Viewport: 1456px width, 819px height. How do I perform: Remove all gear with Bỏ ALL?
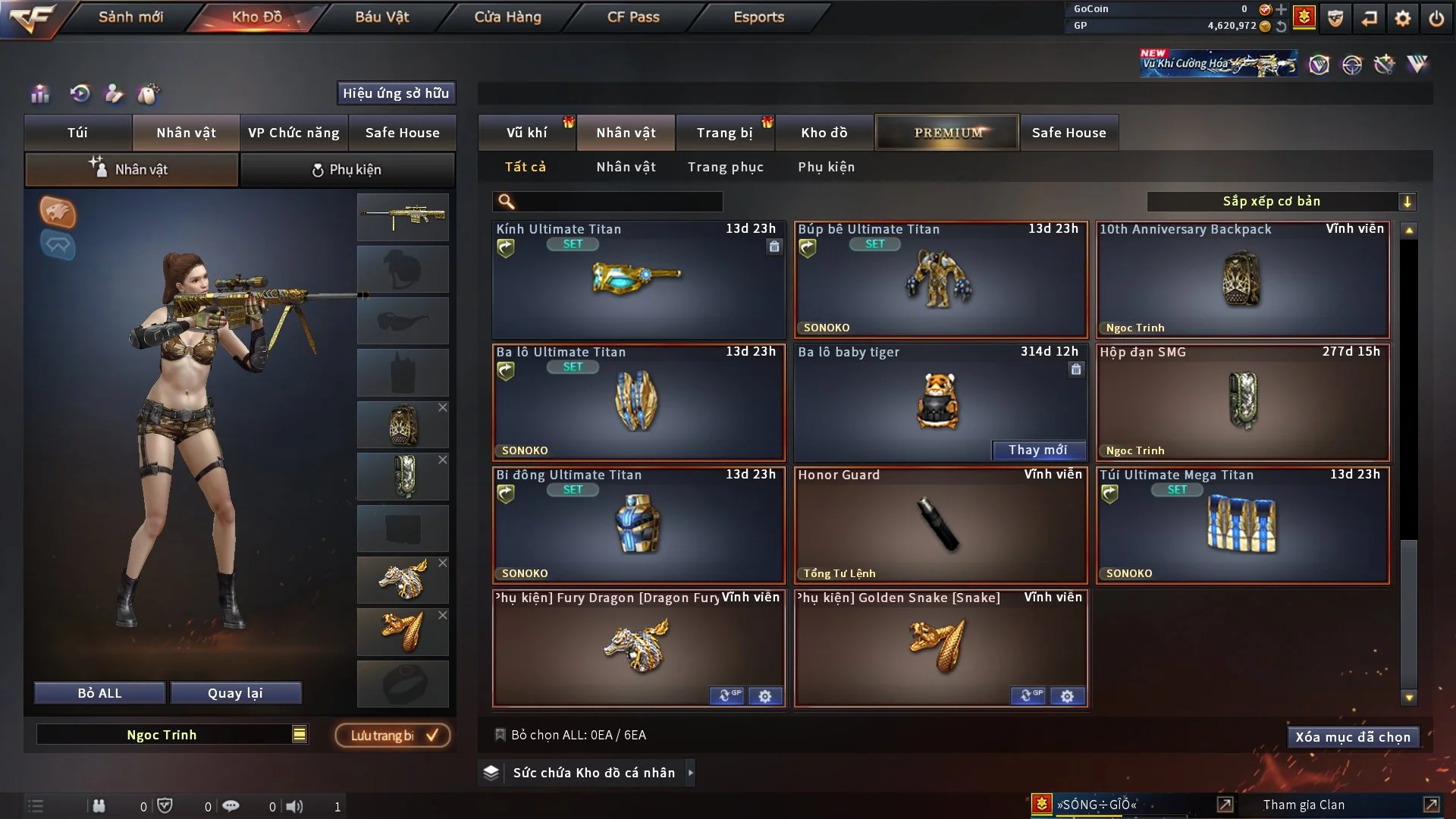99,693
